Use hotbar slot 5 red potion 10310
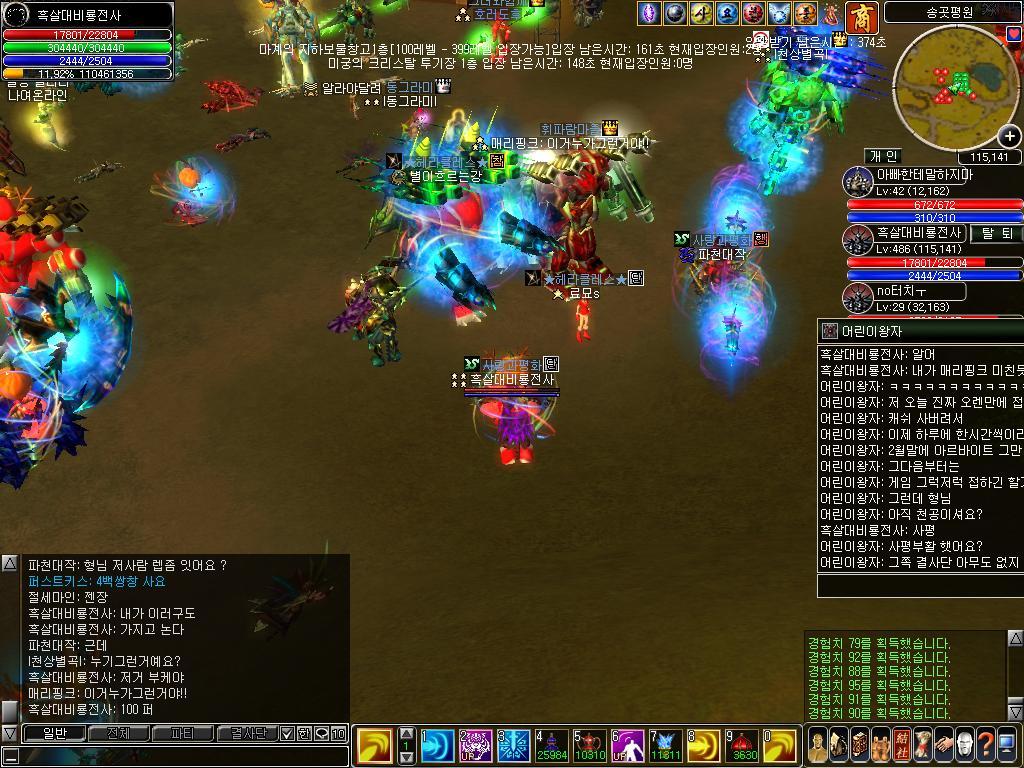The image size is (1024, 768). tap(590, 746)
